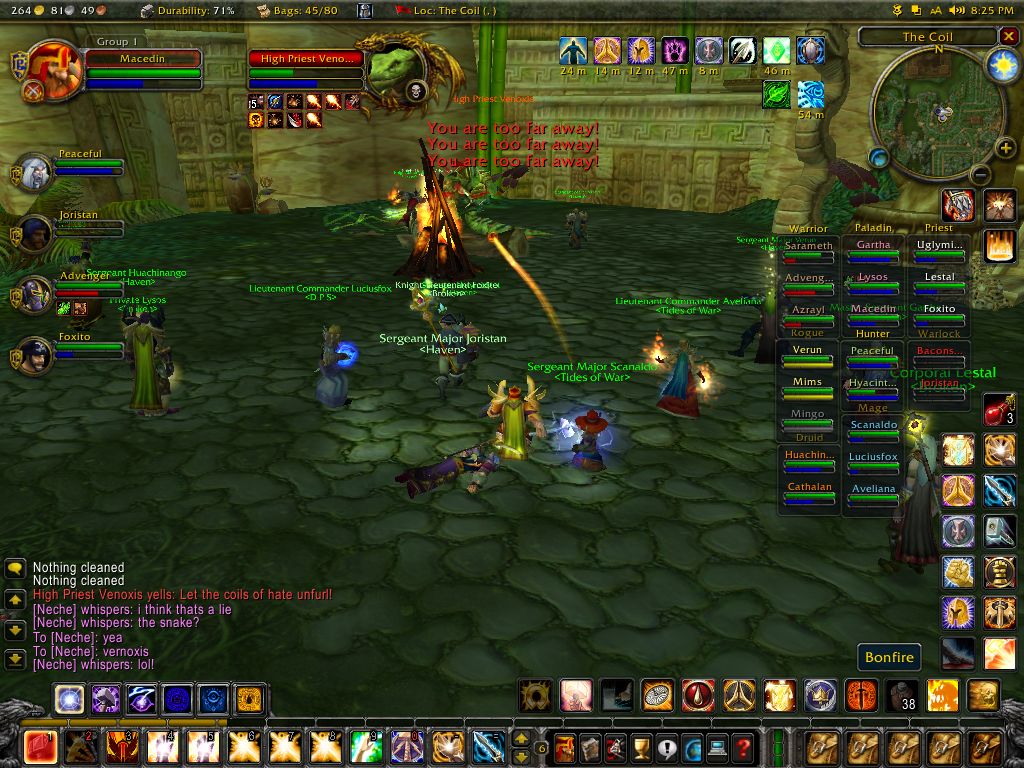Image resolution: width=1024 pixels, height=768 pixels.
Task: Select party member Peaceful's portrait
Action: coord(36,173)
